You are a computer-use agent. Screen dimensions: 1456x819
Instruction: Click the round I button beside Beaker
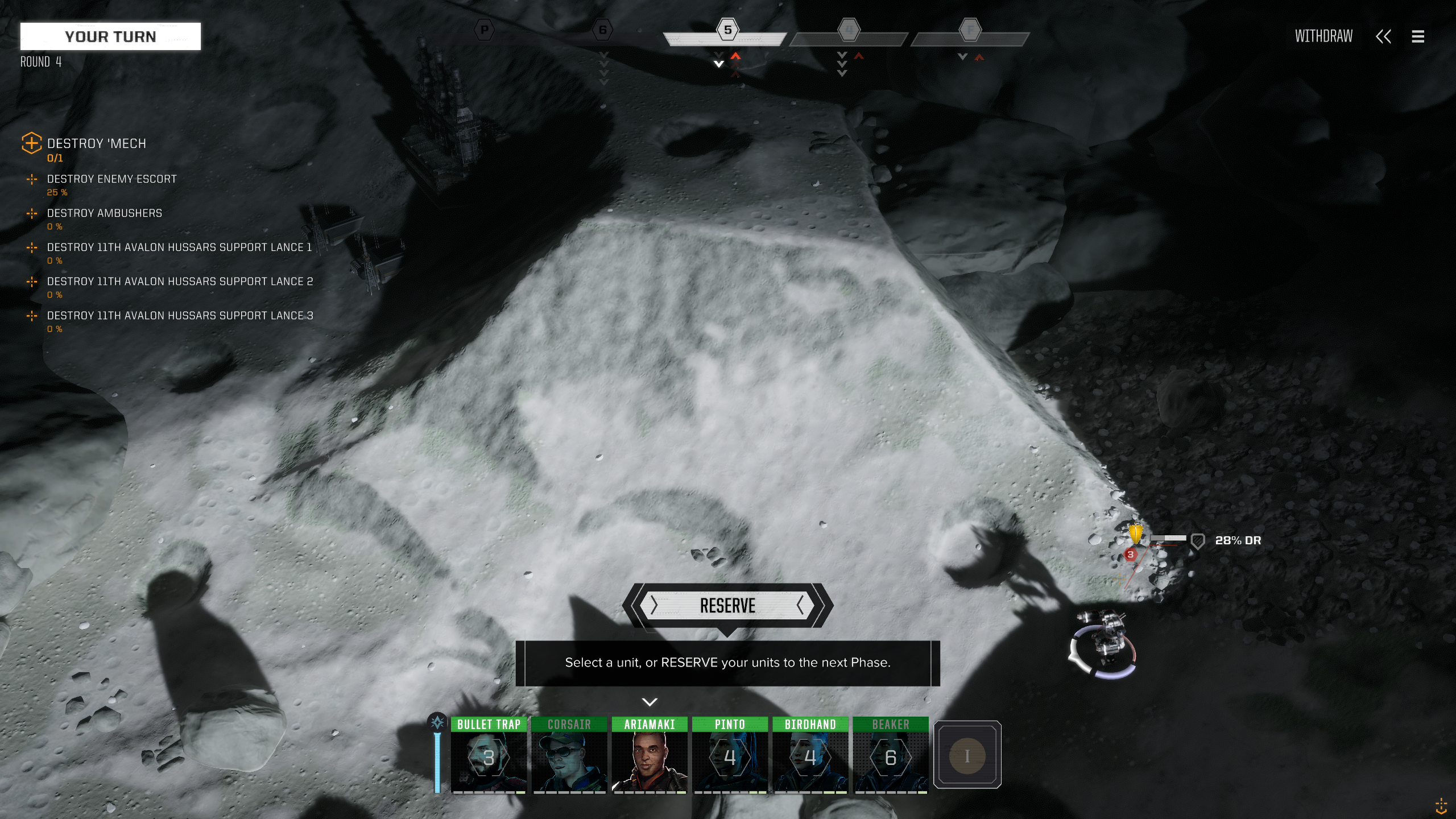[x=967, y=755]
